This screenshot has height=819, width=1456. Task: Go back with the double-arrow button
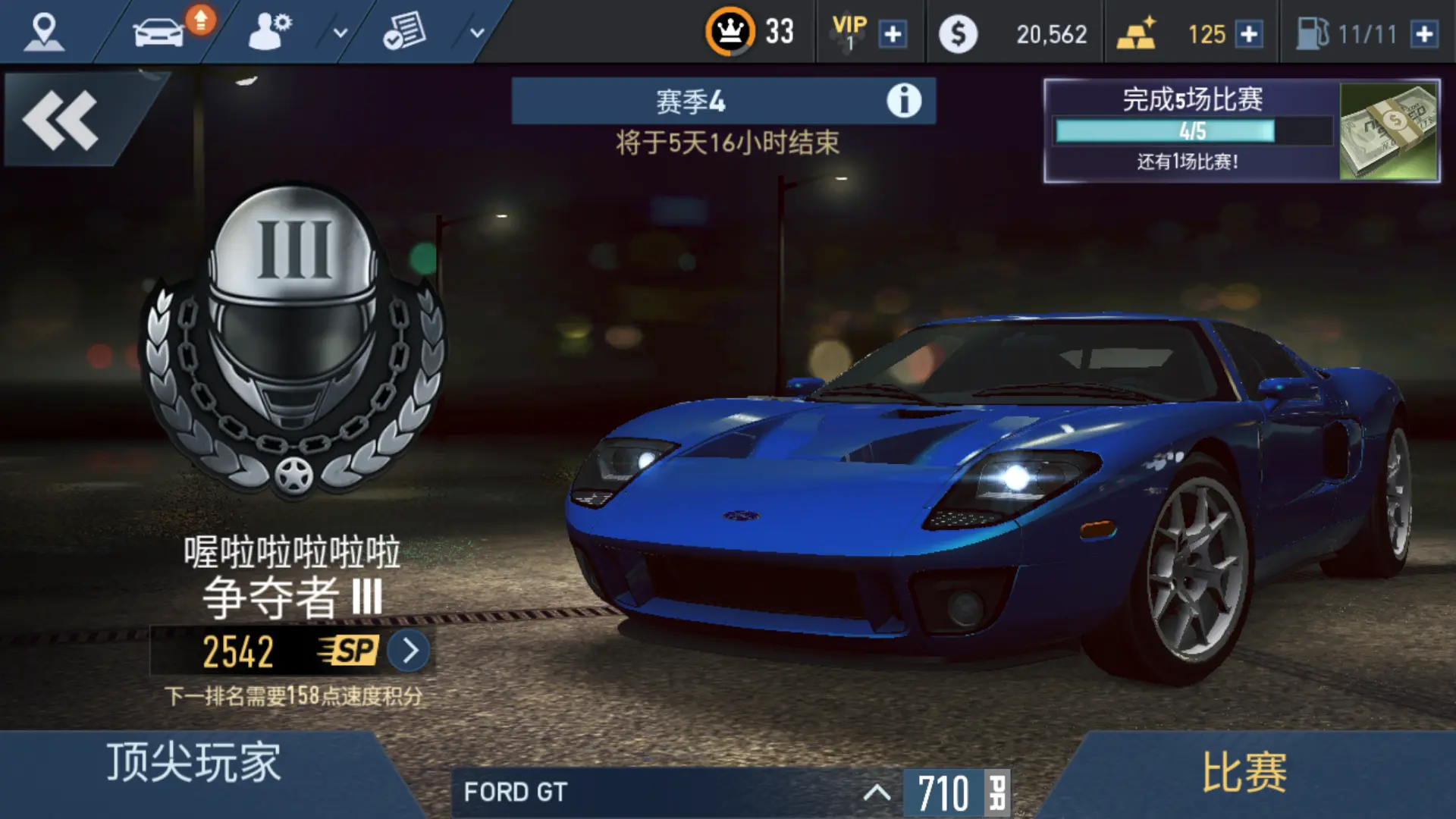tap(61, 120)
